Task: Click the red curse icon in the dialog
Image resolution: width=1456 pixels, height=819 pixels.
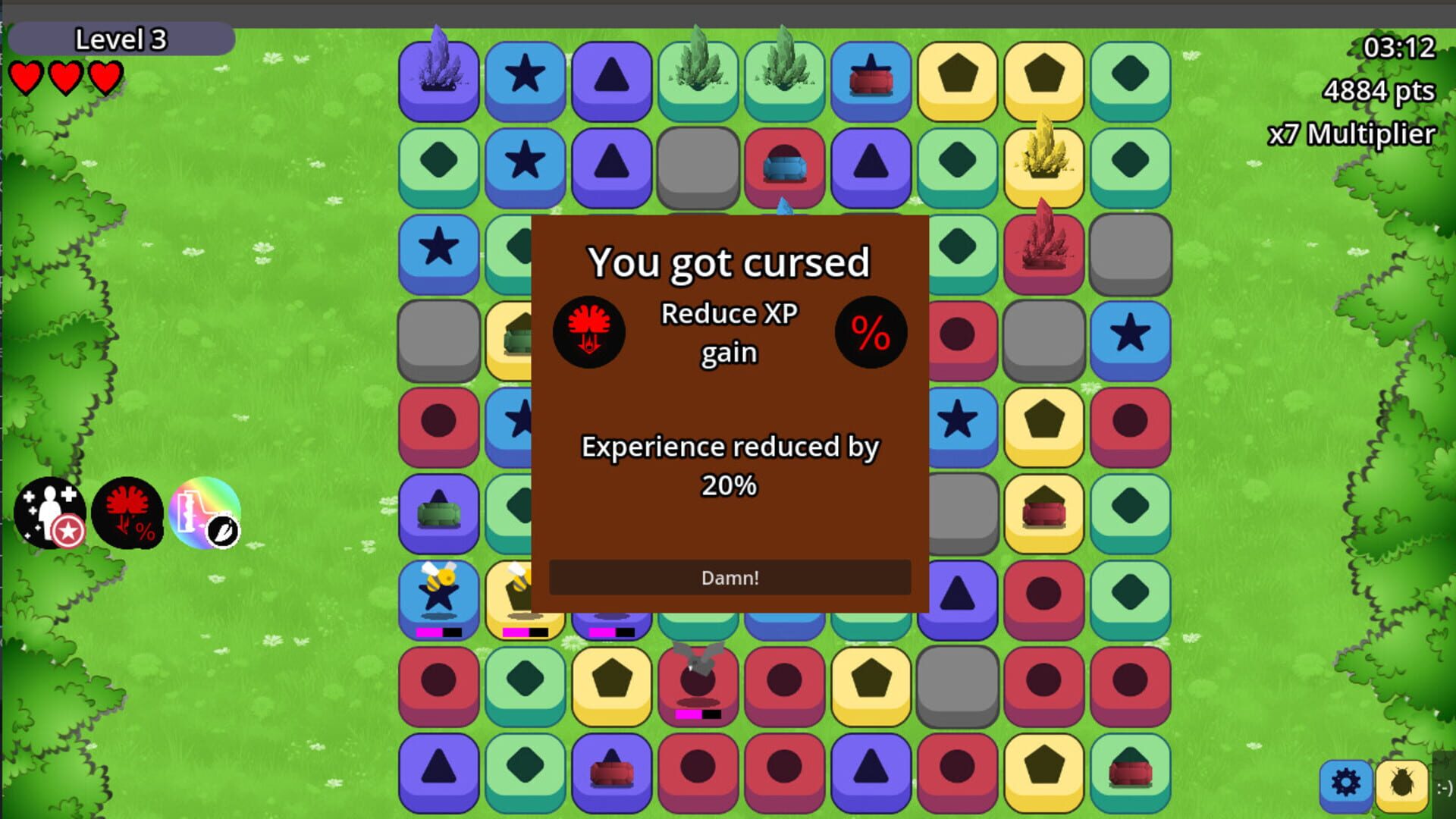Action: tap(589, 331)
